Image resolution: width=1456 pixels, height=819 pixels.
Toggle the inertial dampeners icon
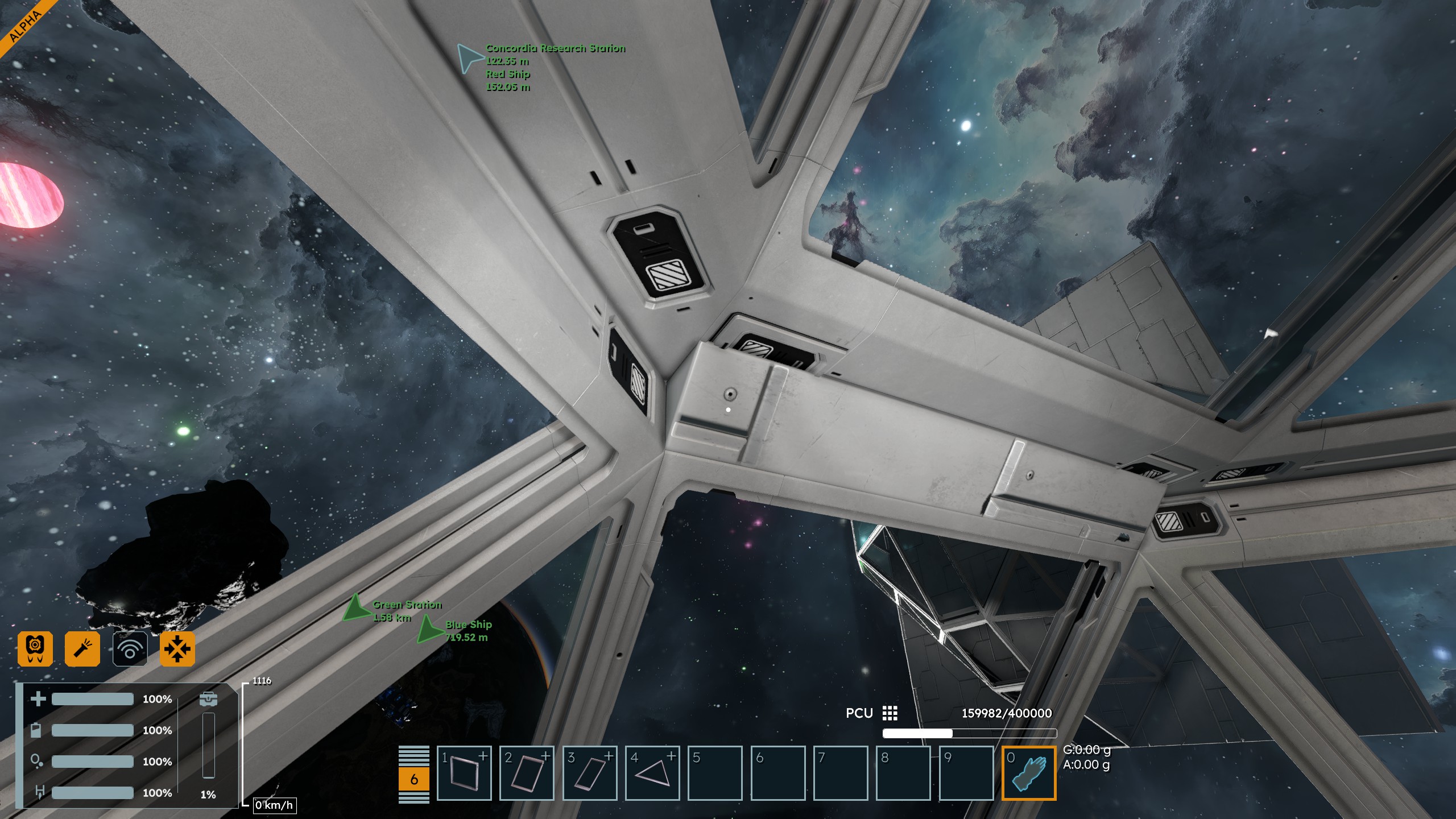click(x=177, y=648)
